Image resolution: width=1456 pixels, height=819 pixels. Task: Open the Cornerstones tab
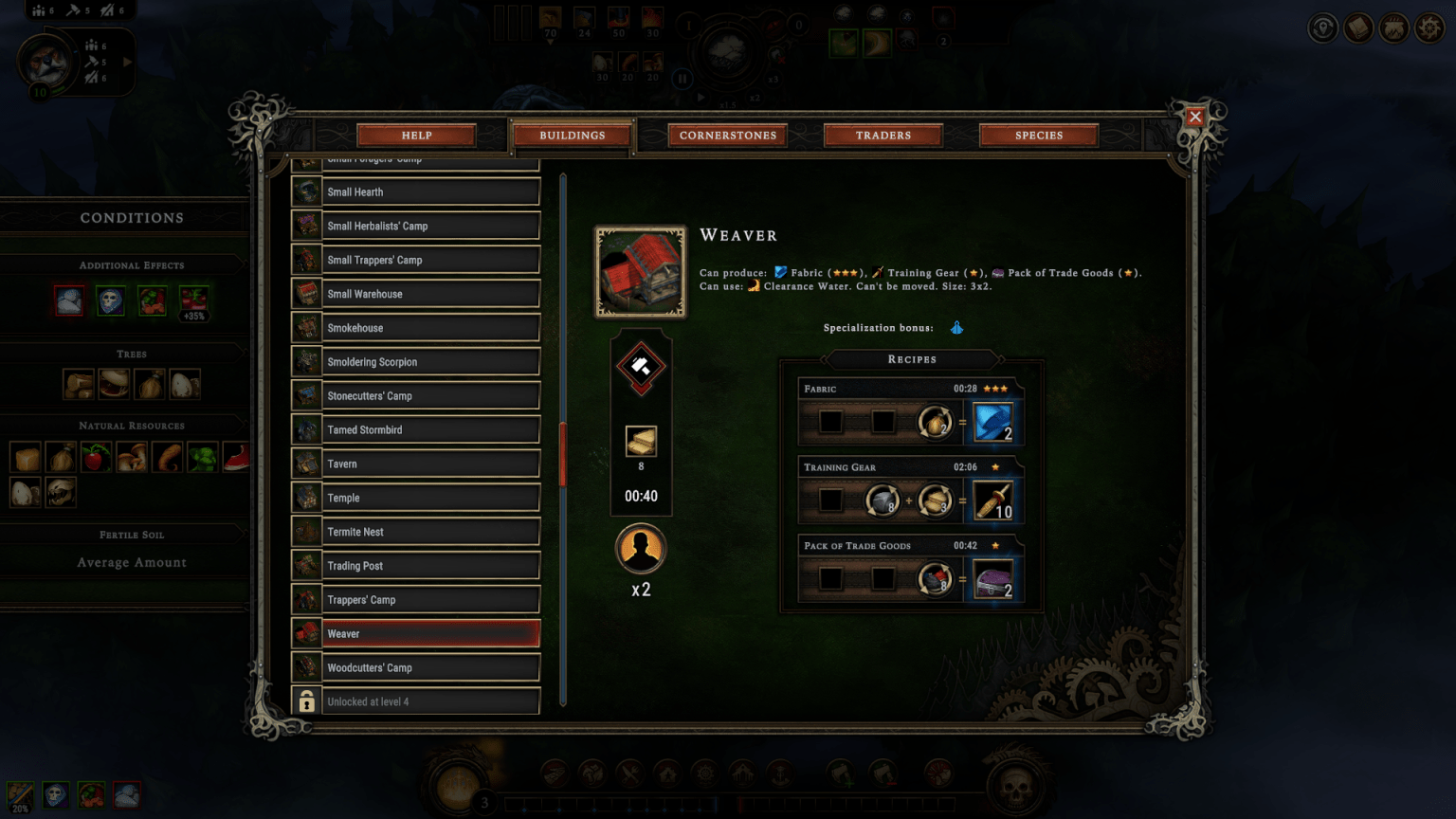[727, 136]
